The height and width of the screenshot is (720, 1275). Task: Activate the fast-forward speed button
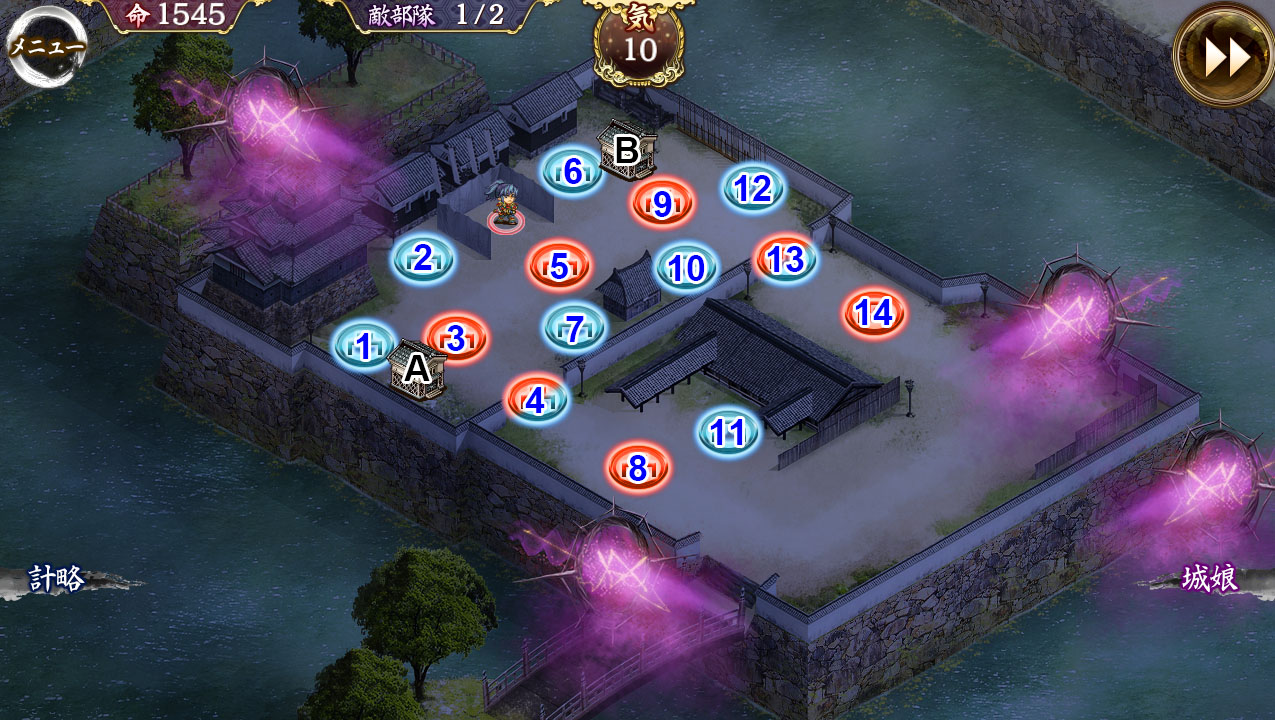1223,57
